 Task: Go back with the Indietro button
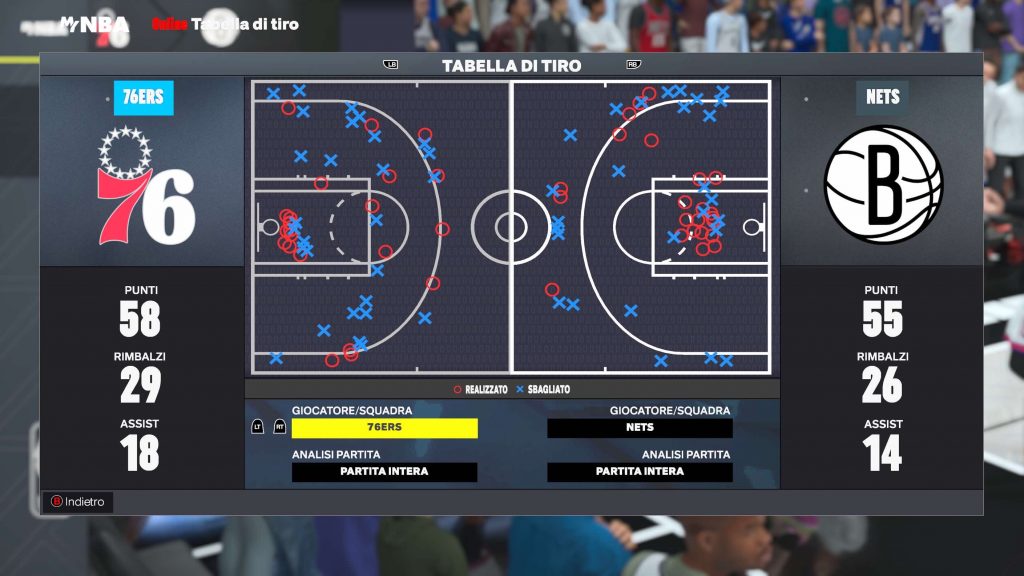pos(77,502)
